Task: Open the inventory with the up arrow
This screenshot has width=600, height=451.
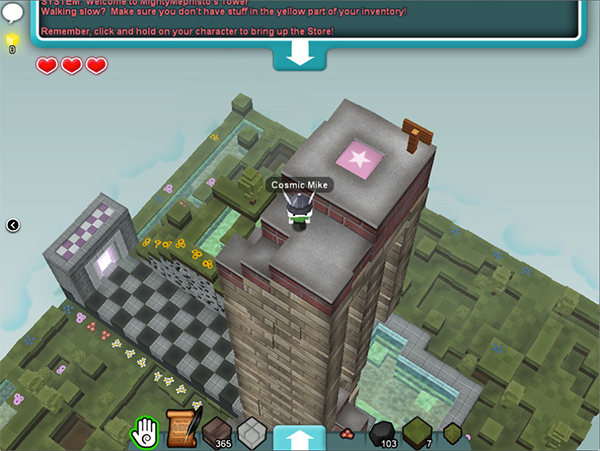Action: (299, 438)
